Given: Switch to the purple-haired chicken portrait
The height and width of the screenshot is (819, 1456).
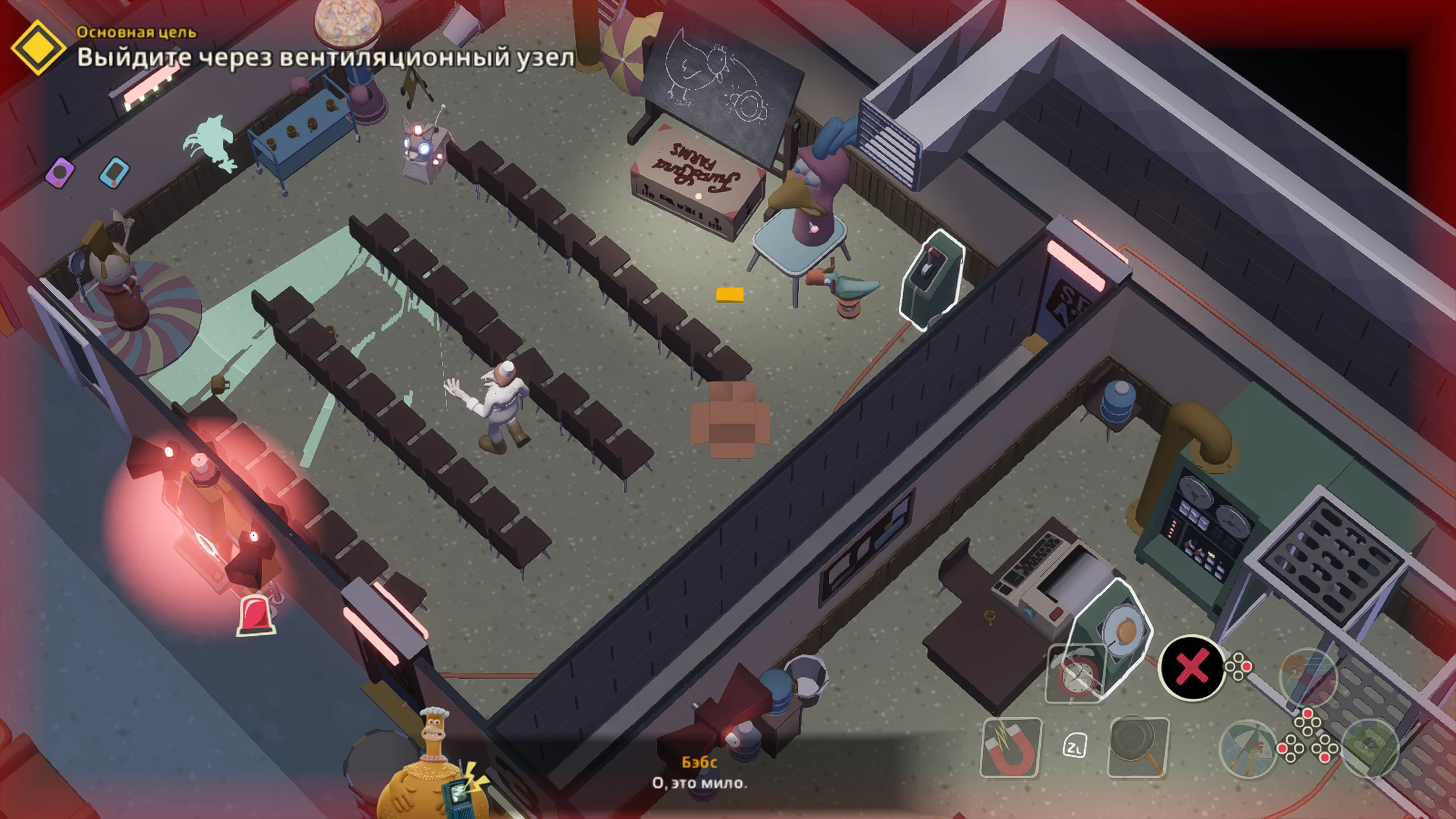Looking at the screenshot, I should (x=1308, y=677).
